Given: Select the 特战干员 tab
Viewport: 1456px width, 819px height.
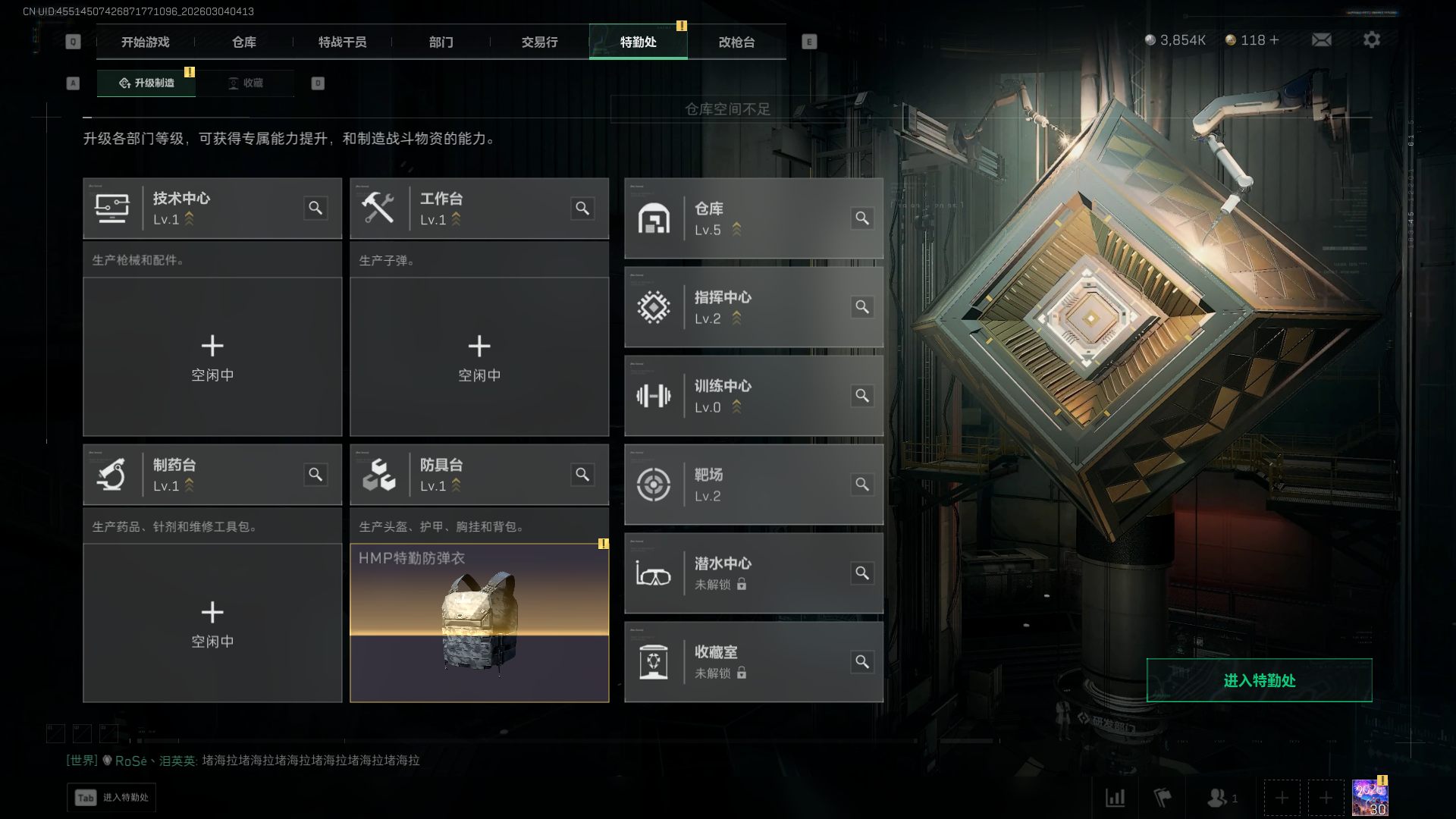Looking at the screenshot, I should click(342, 42).
